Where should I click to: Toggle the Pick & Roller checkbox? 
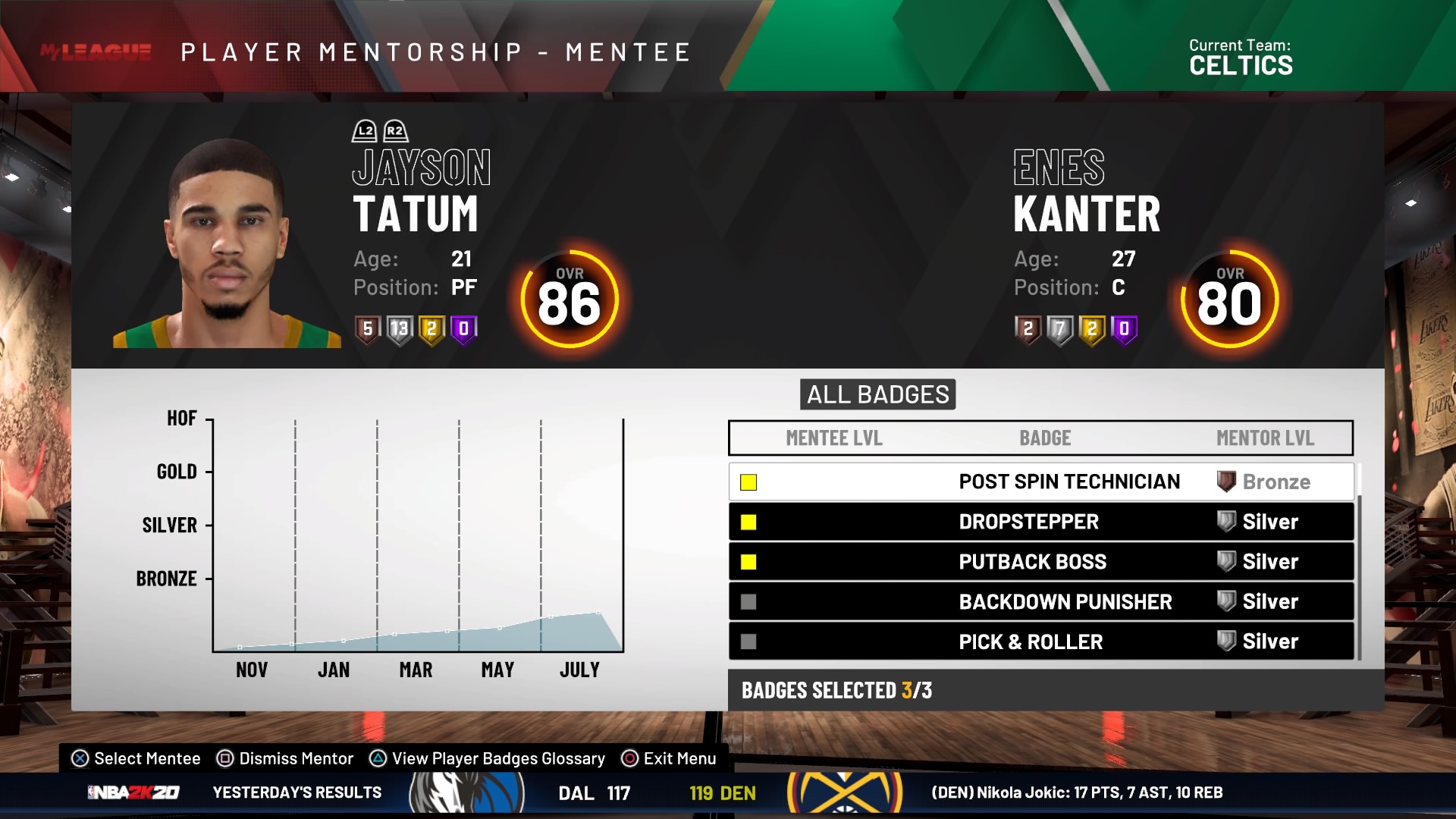coord(748,642)
